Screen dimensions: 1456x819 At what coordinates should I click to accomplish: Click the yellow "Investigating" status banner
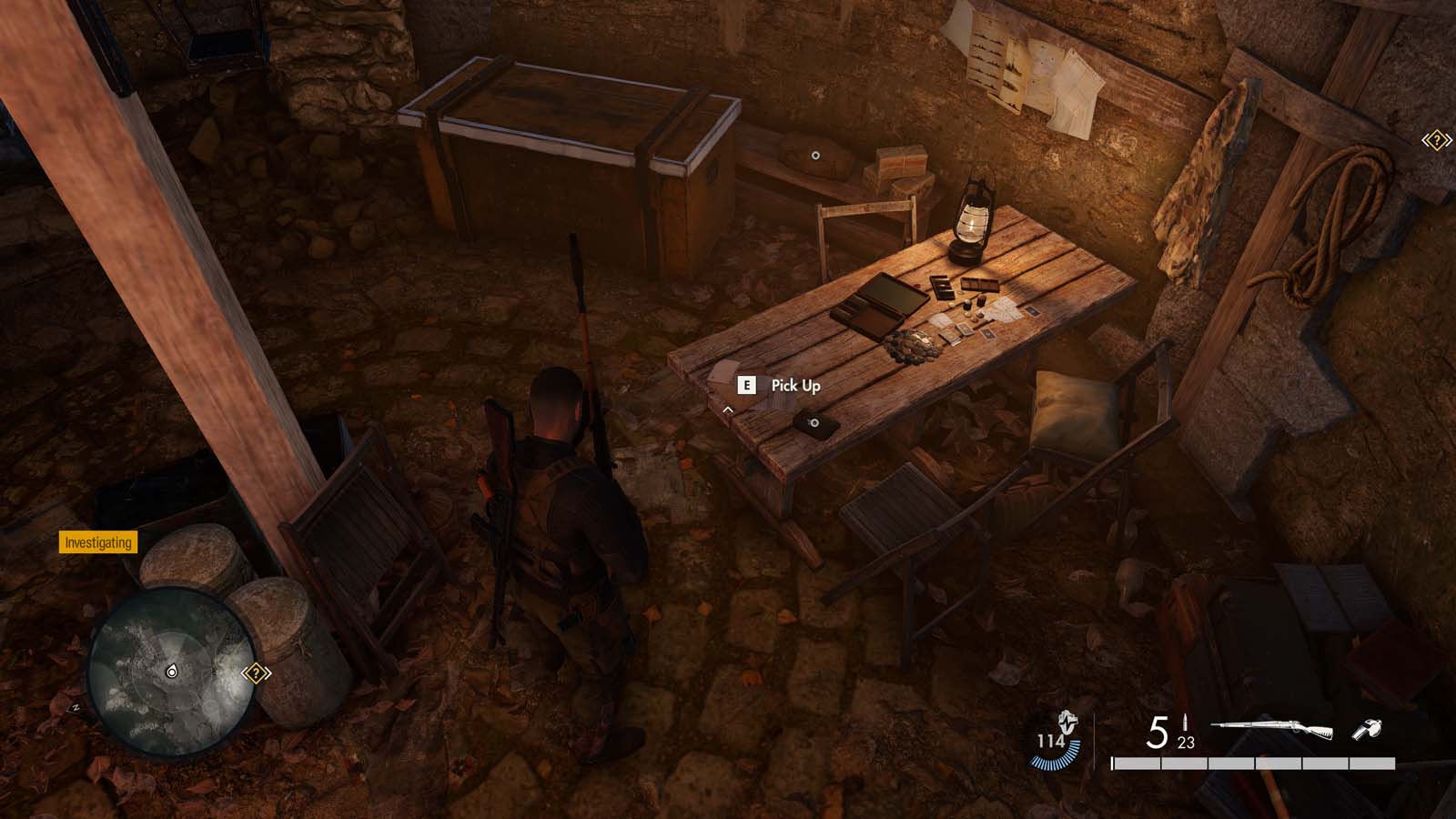tap(98, 544)
